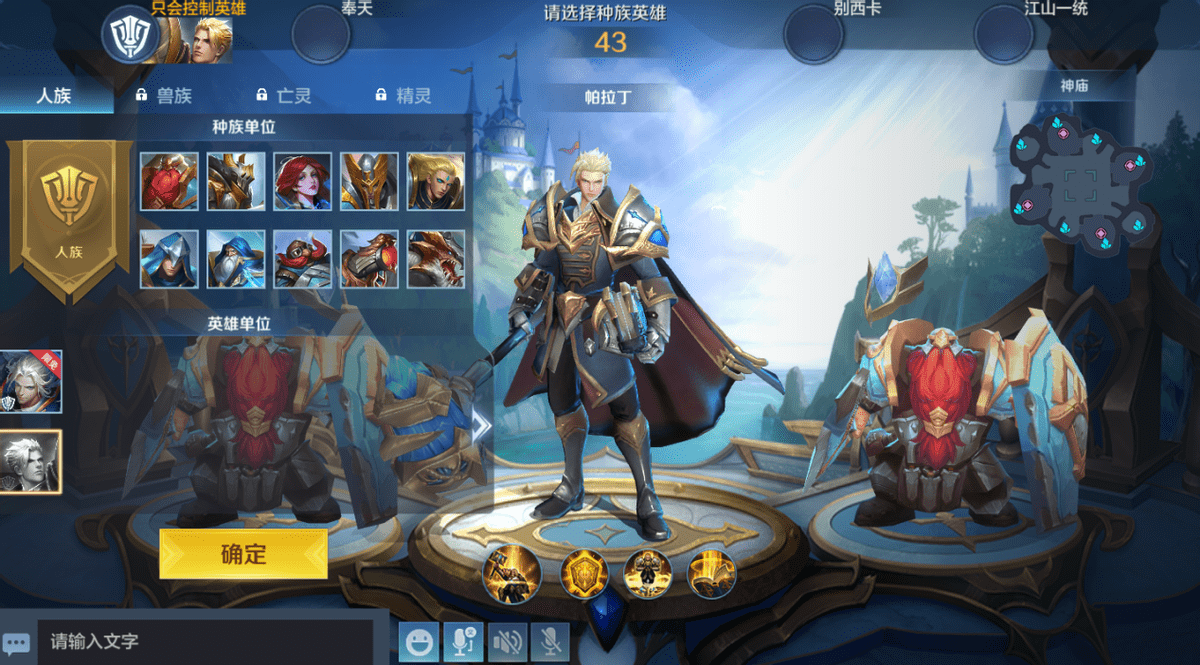Screen dimensions: 1200x665
Task: Click the chat text input box
Action: (205, 641)
